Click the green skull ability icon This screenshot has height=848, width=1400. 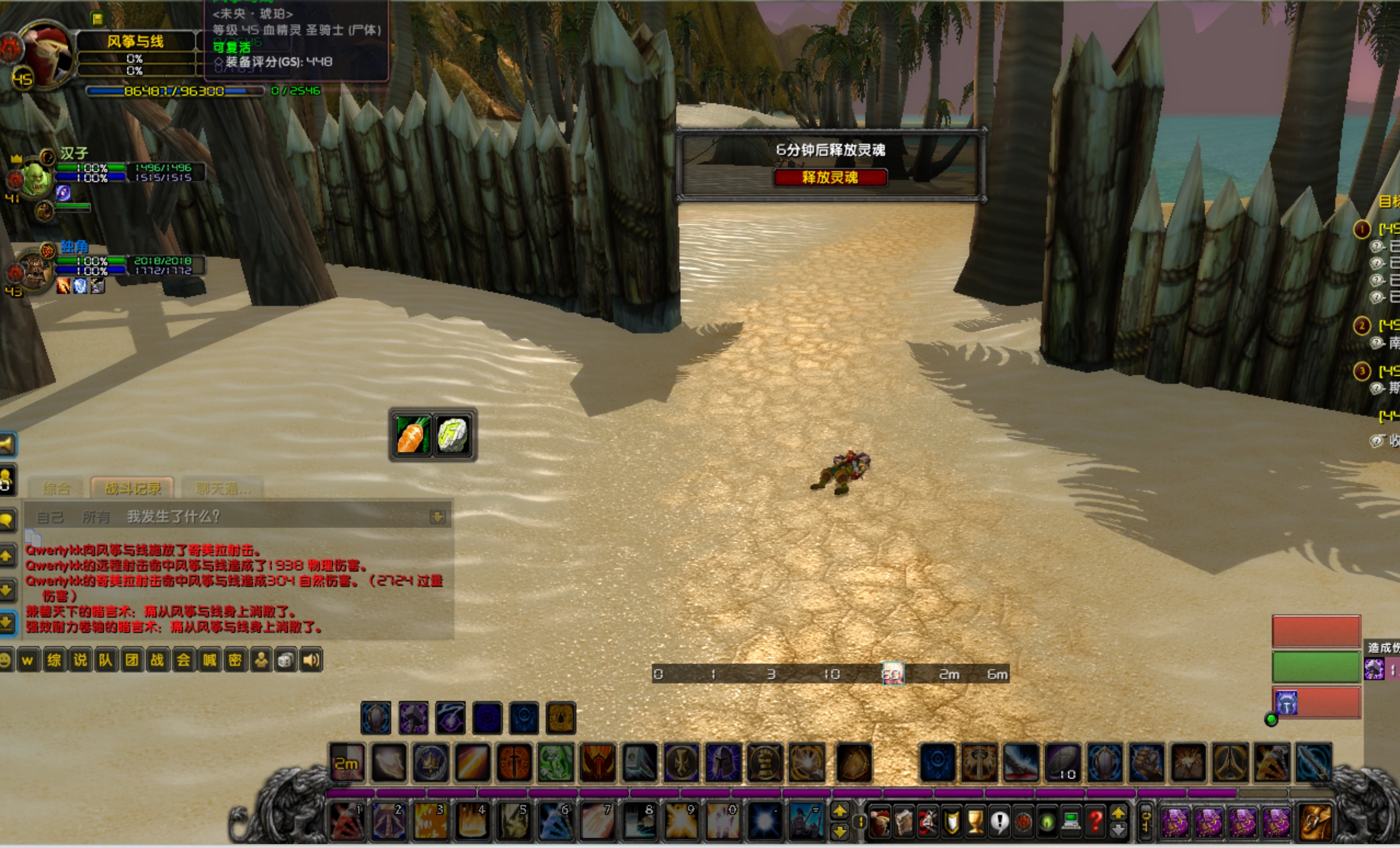coord(556,762)
